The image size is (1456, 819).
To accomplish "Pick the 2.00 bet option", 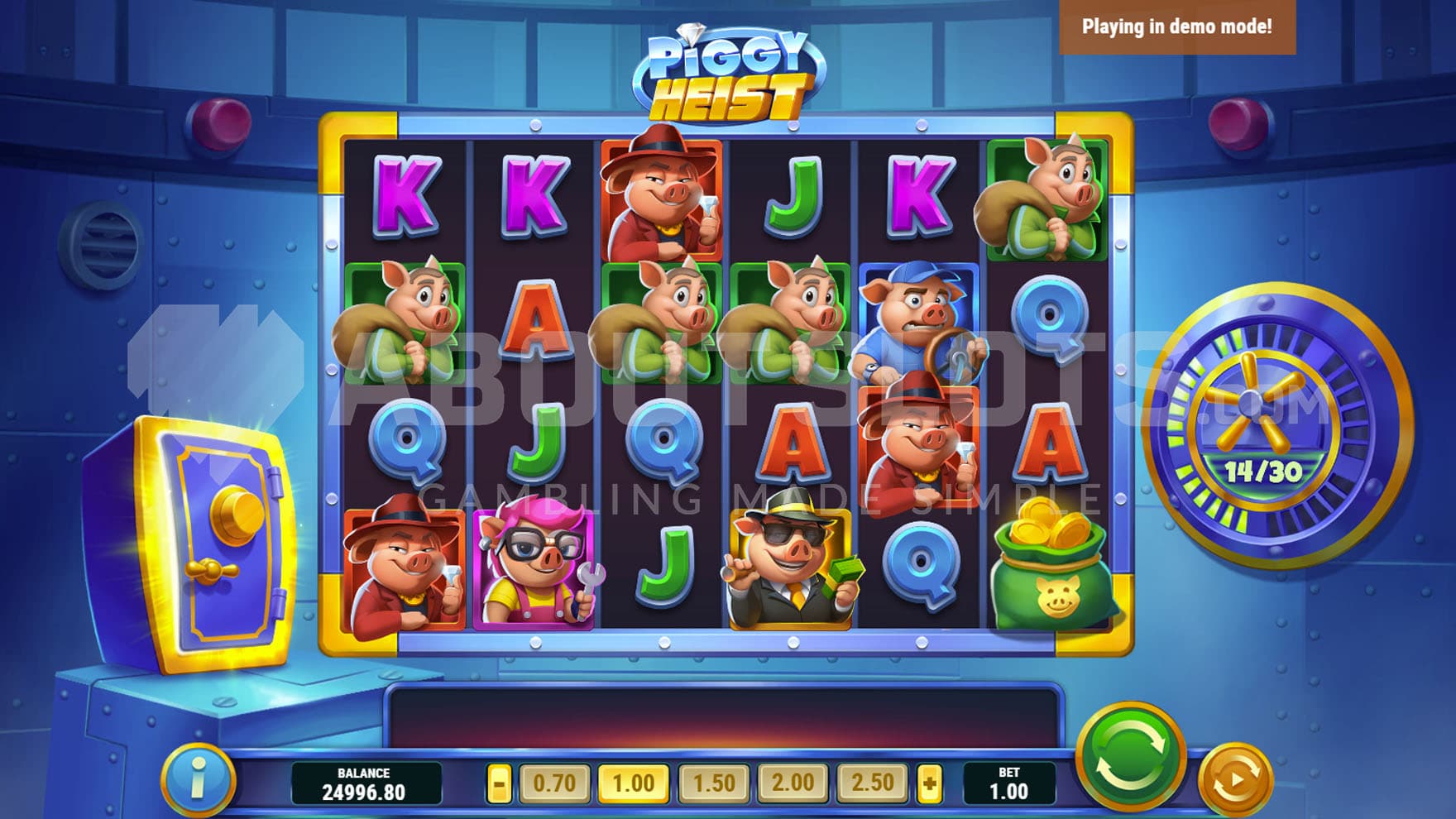I will [793, 782].
